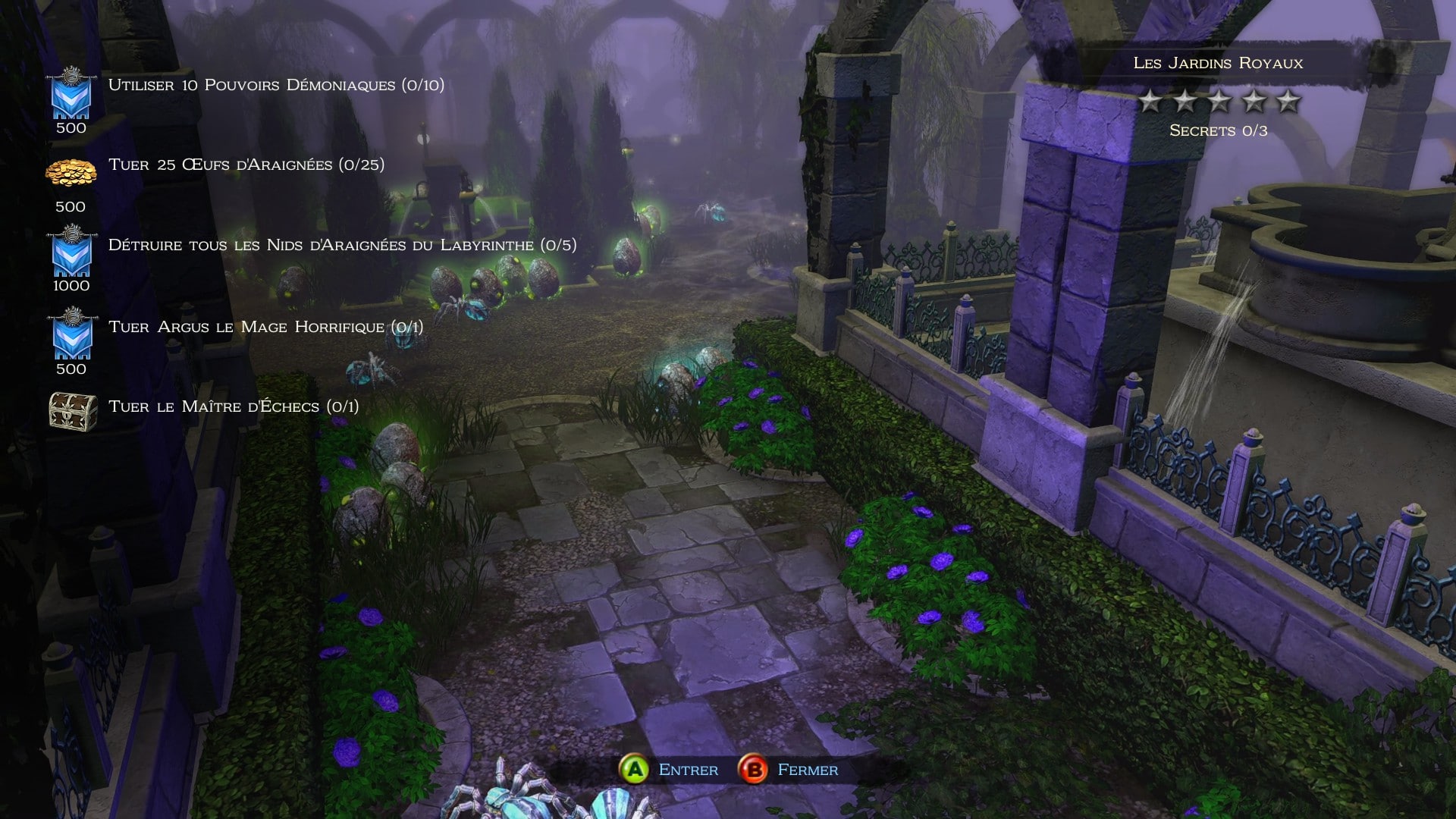
Task: Choose the 'Détruire tous les Nids d'Araignées' objective
Action: (342, 245)
